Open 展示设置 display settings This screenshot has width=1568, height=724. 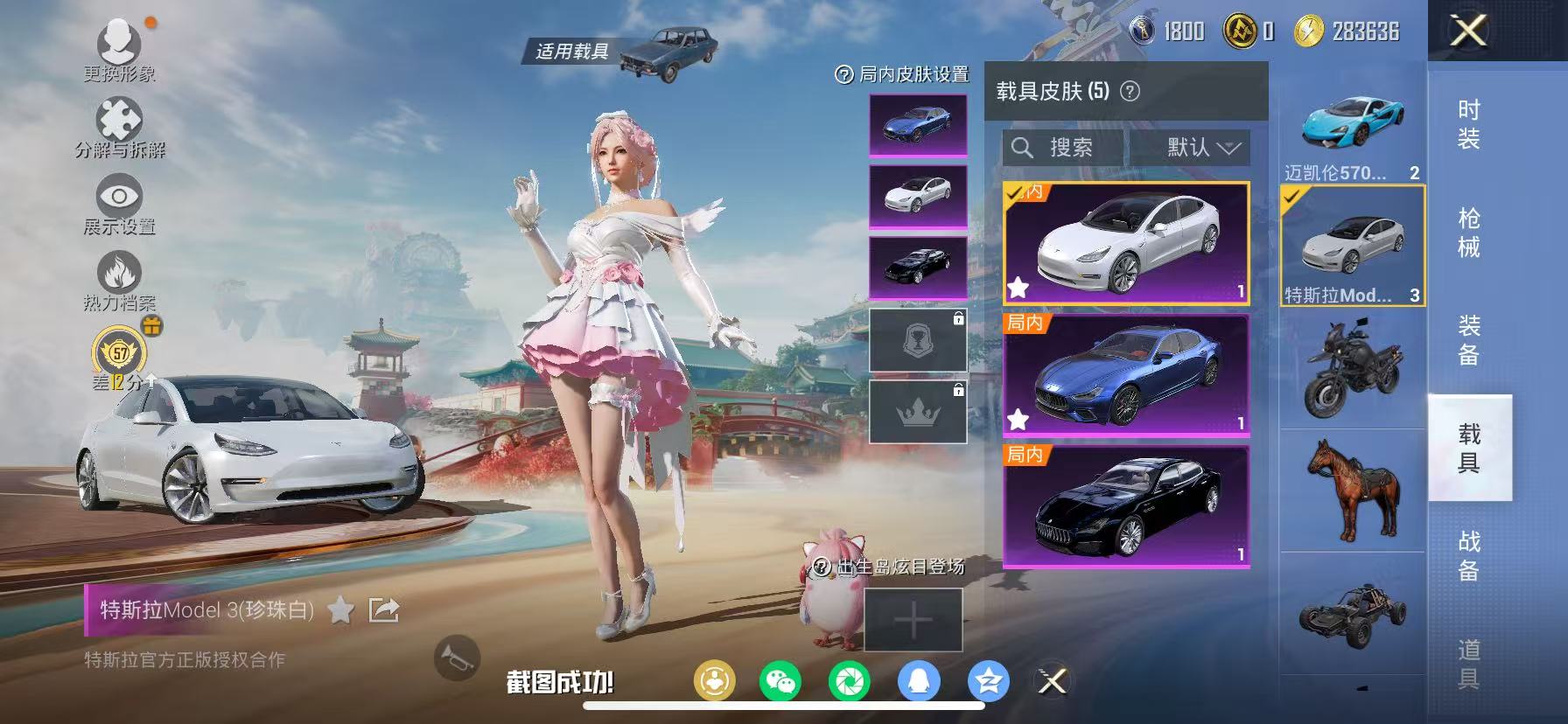pyautogui.click(x=118, y=194)
